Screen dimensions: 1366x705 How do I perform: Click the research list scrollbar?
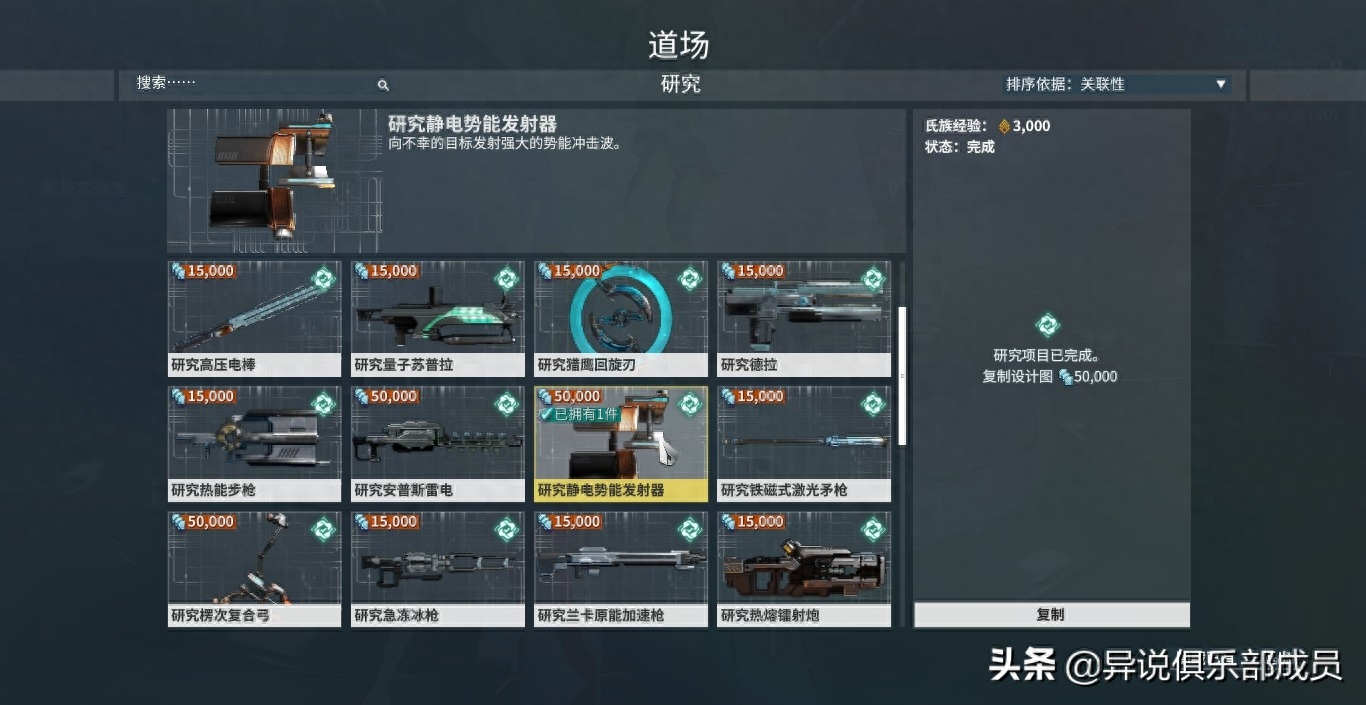click(x=902, y=375)
